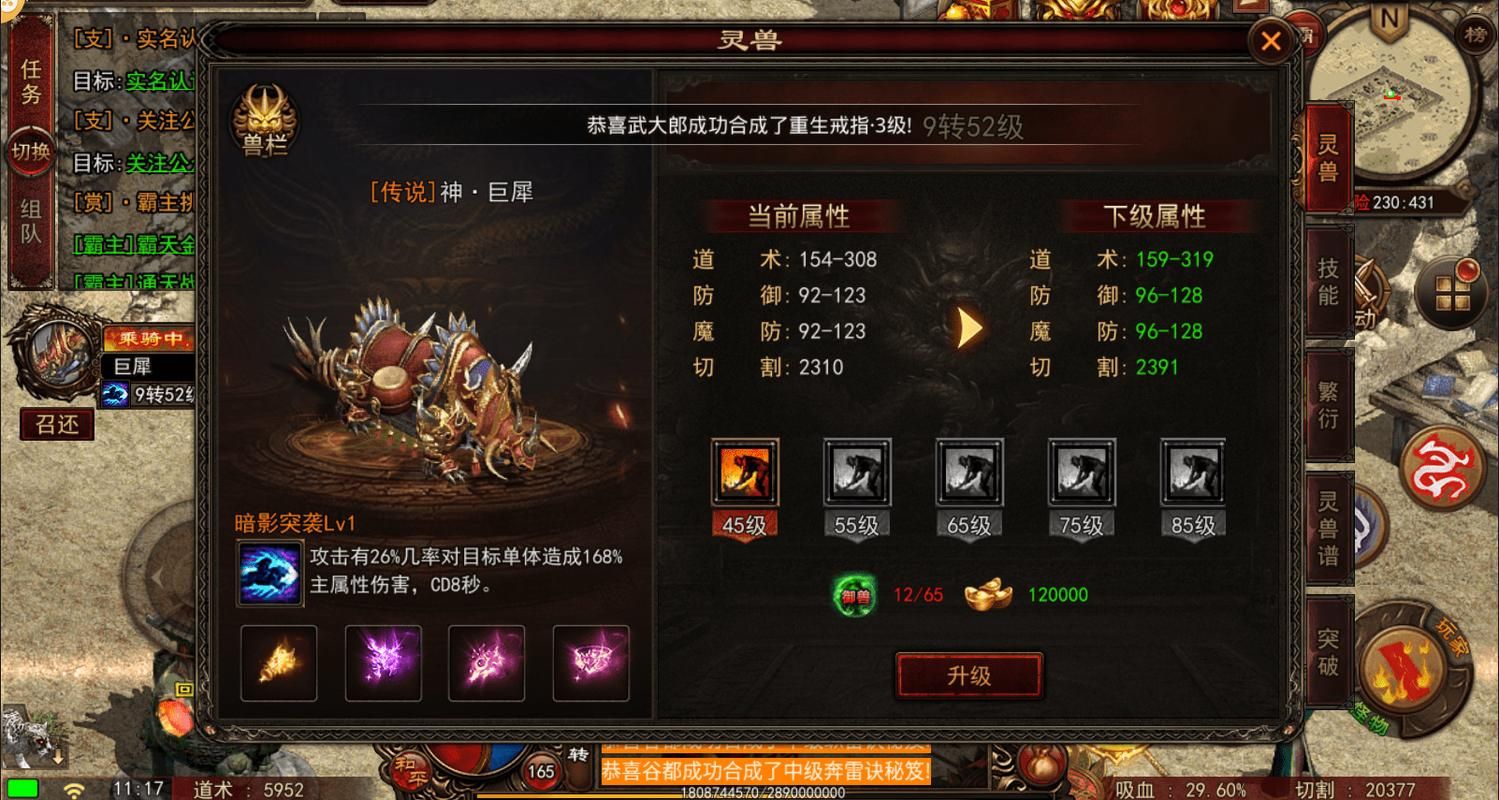Select the 灵兽谱 tab
Viewport: 1499px width, 800px height.
click(x=1327, y=527)
